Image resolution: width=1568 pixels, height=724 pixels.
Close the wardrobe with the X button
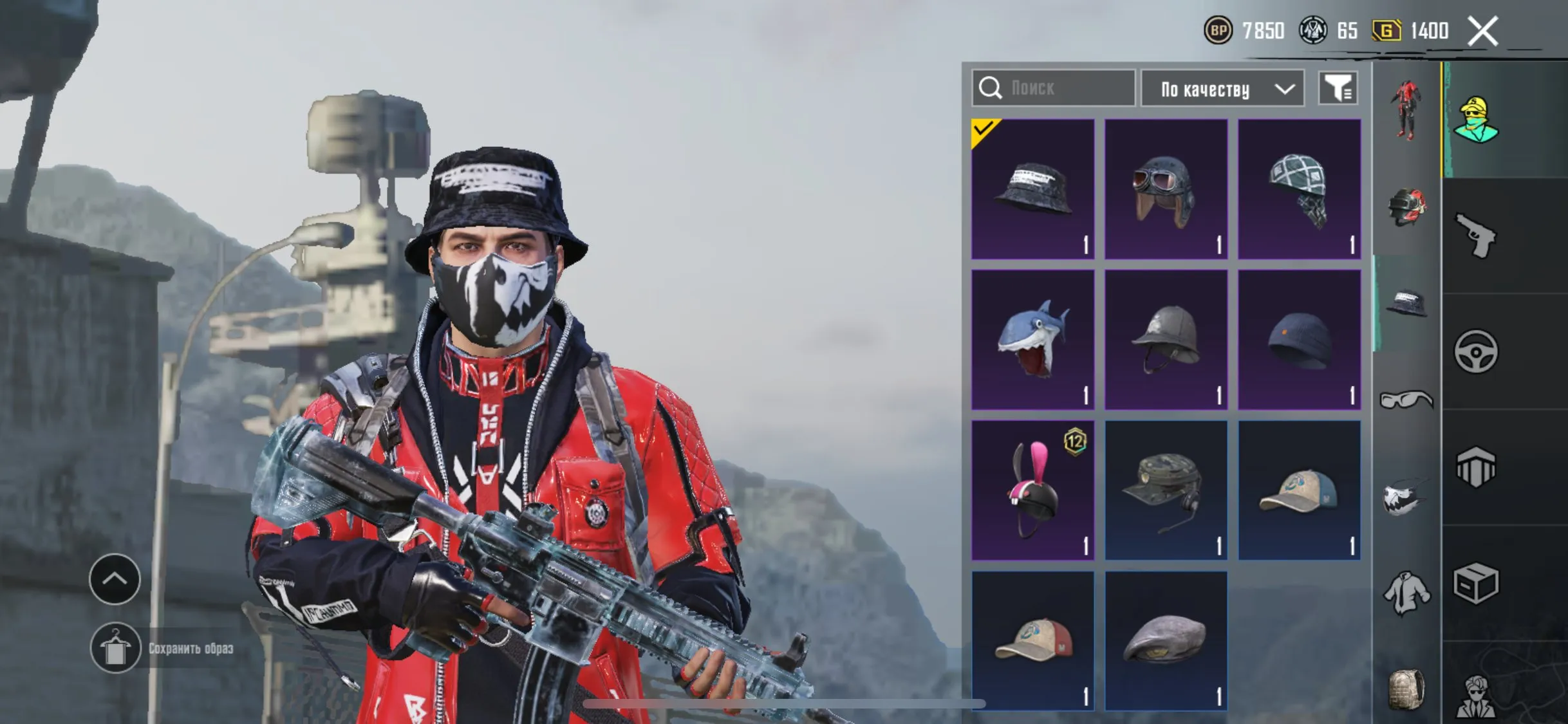[1484, 31]
